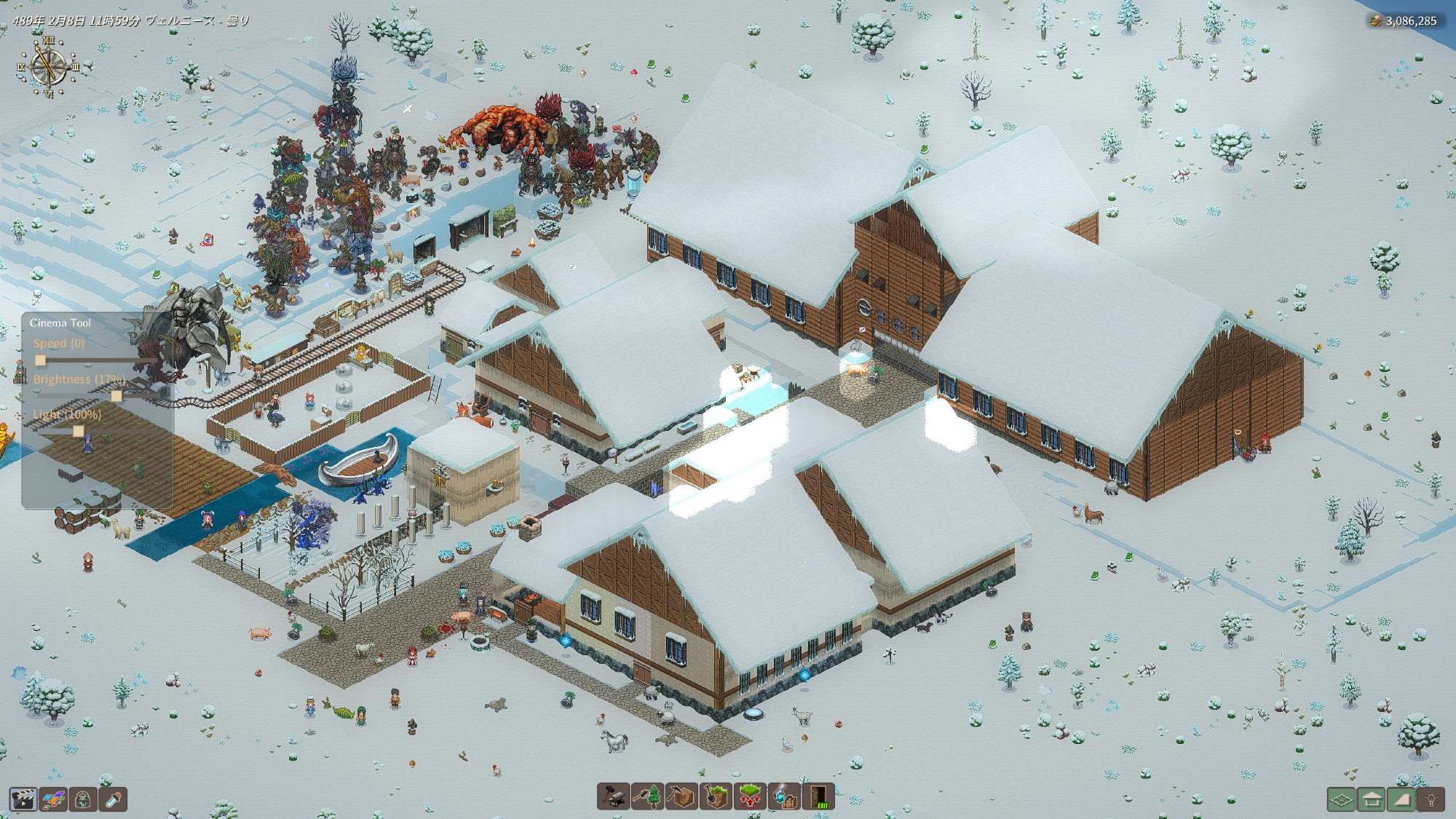Screen dimensions: 1456x819
Task: Open the green backpack tool
Action: pyautogui.click(x=83, y=799)
